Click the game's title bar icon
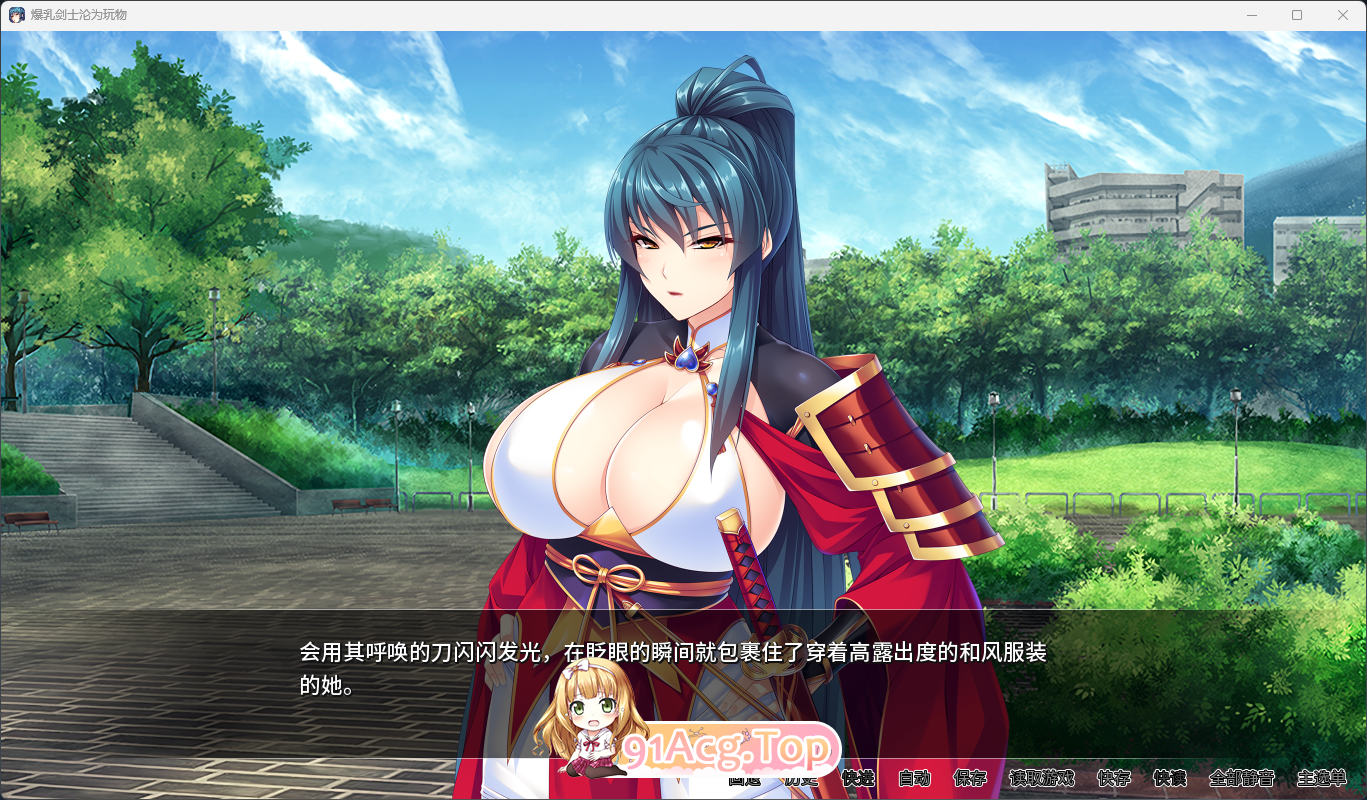 click(x=14, y=15)
